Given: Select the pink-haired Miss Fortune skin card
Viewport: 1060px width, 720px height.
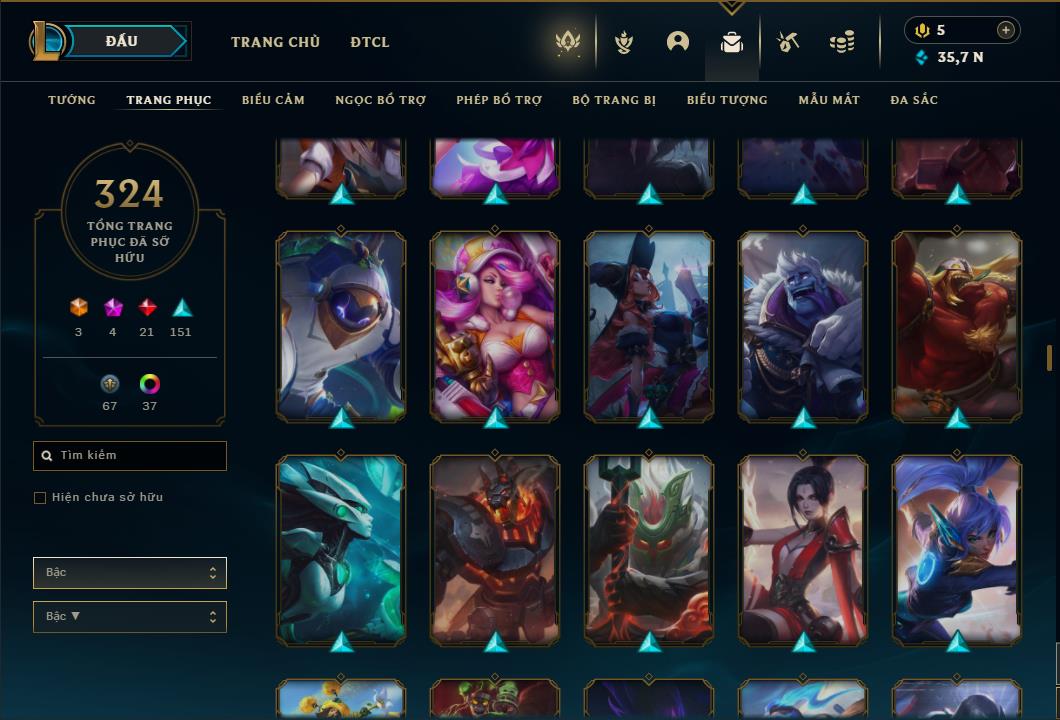Looking at the screenshot, I should [495, 325].
